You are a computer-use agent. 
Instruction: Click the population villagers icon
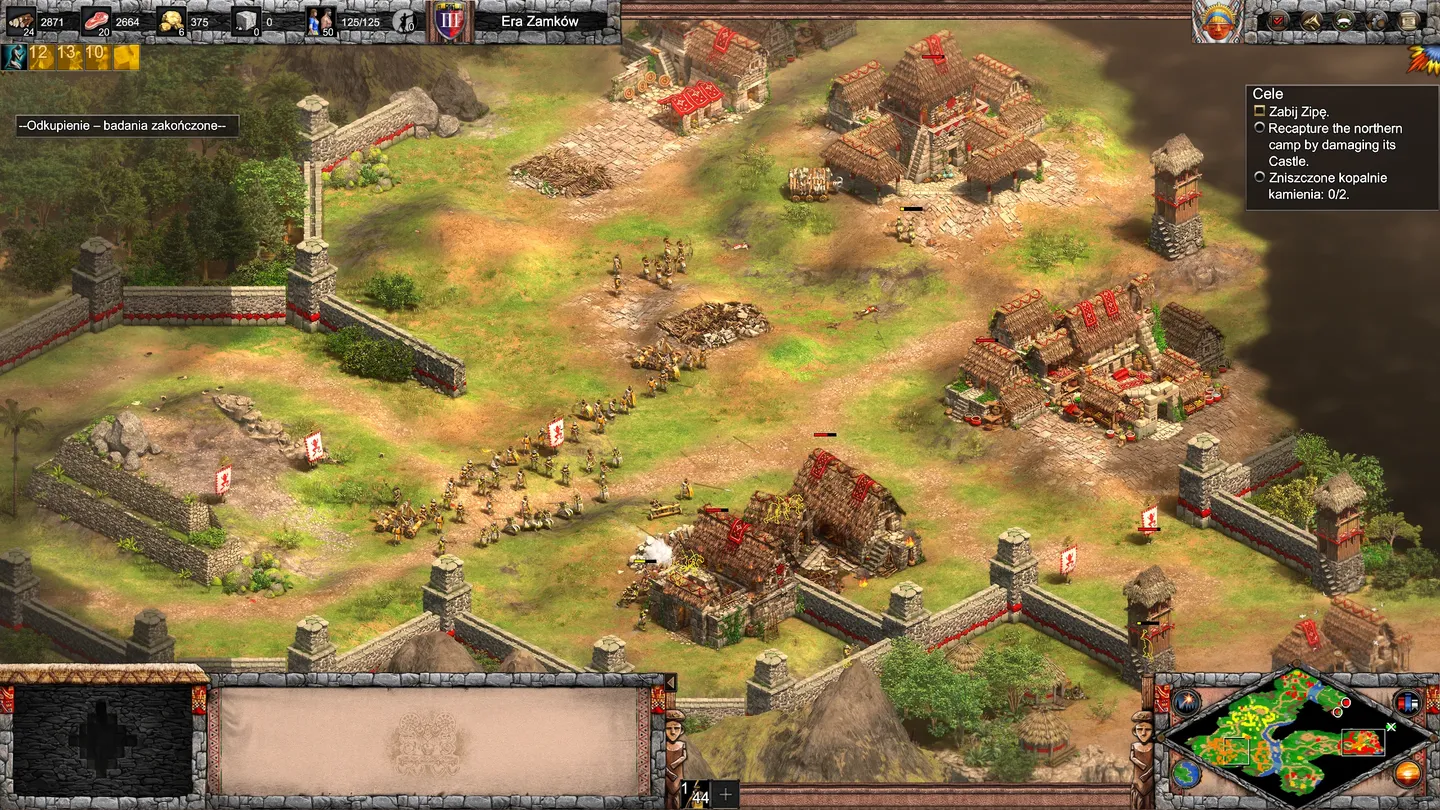[x=320, y=20]
